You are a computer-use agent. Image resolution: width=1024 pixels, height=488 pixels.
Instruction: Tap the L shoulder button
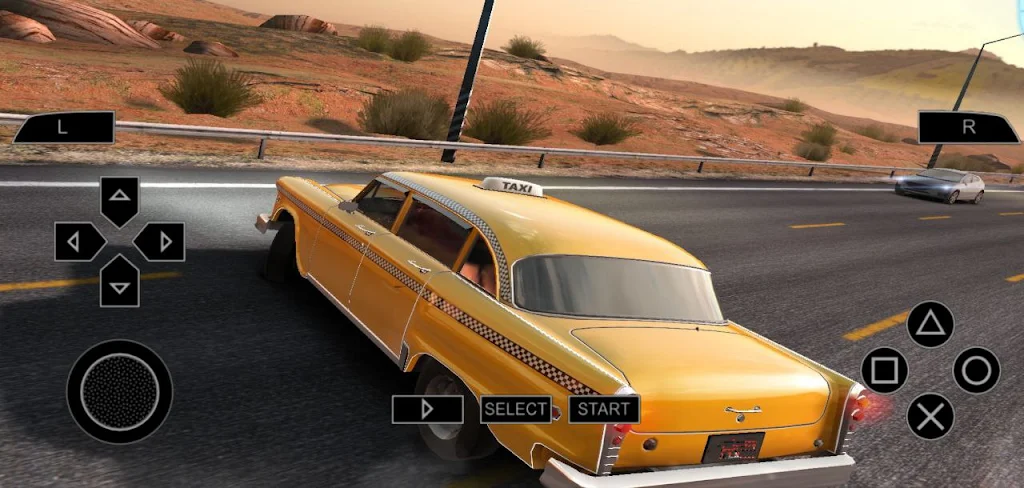(x=63, y=128)
